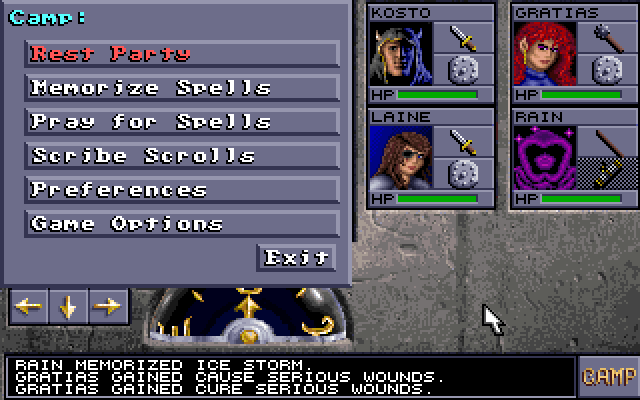The height and width of the screenshot is (400, 640).
Task: Click the CAMP button
Action: (x=608, y=376)
